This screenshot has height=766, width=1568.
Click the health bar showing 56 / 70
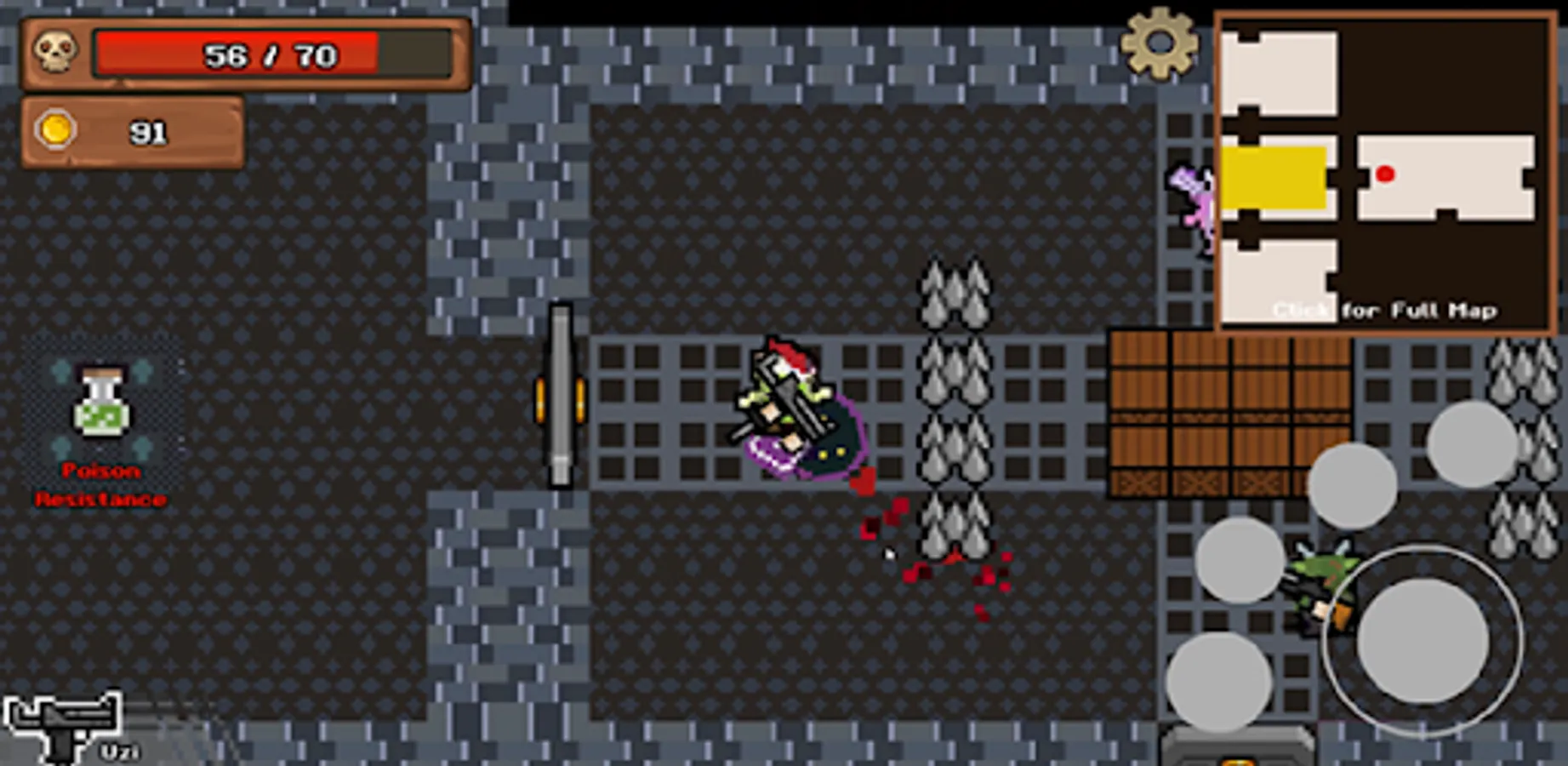tap(271, 54)
